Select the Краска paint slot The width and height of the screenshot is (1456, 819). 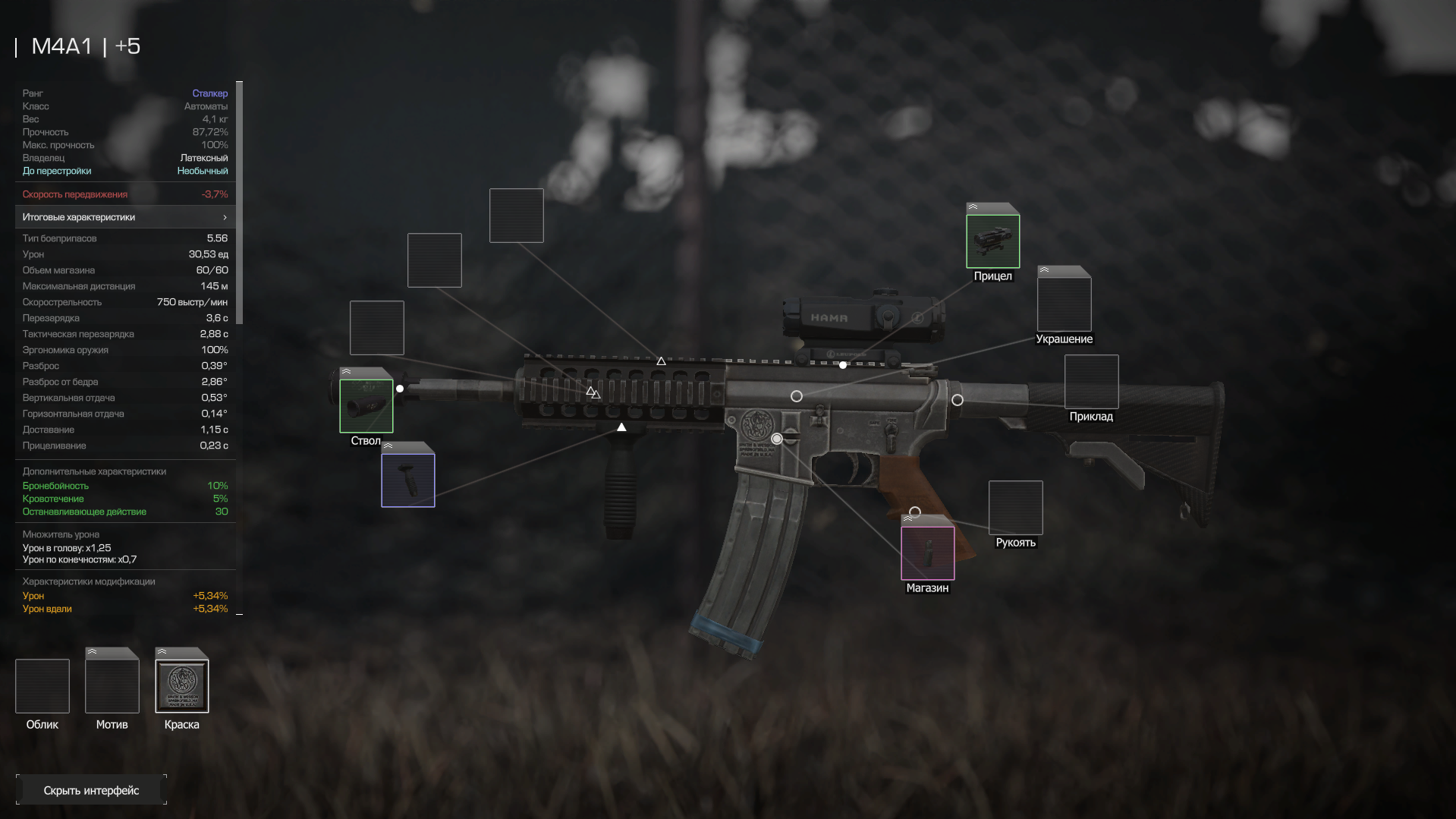(x=181, y=686)
